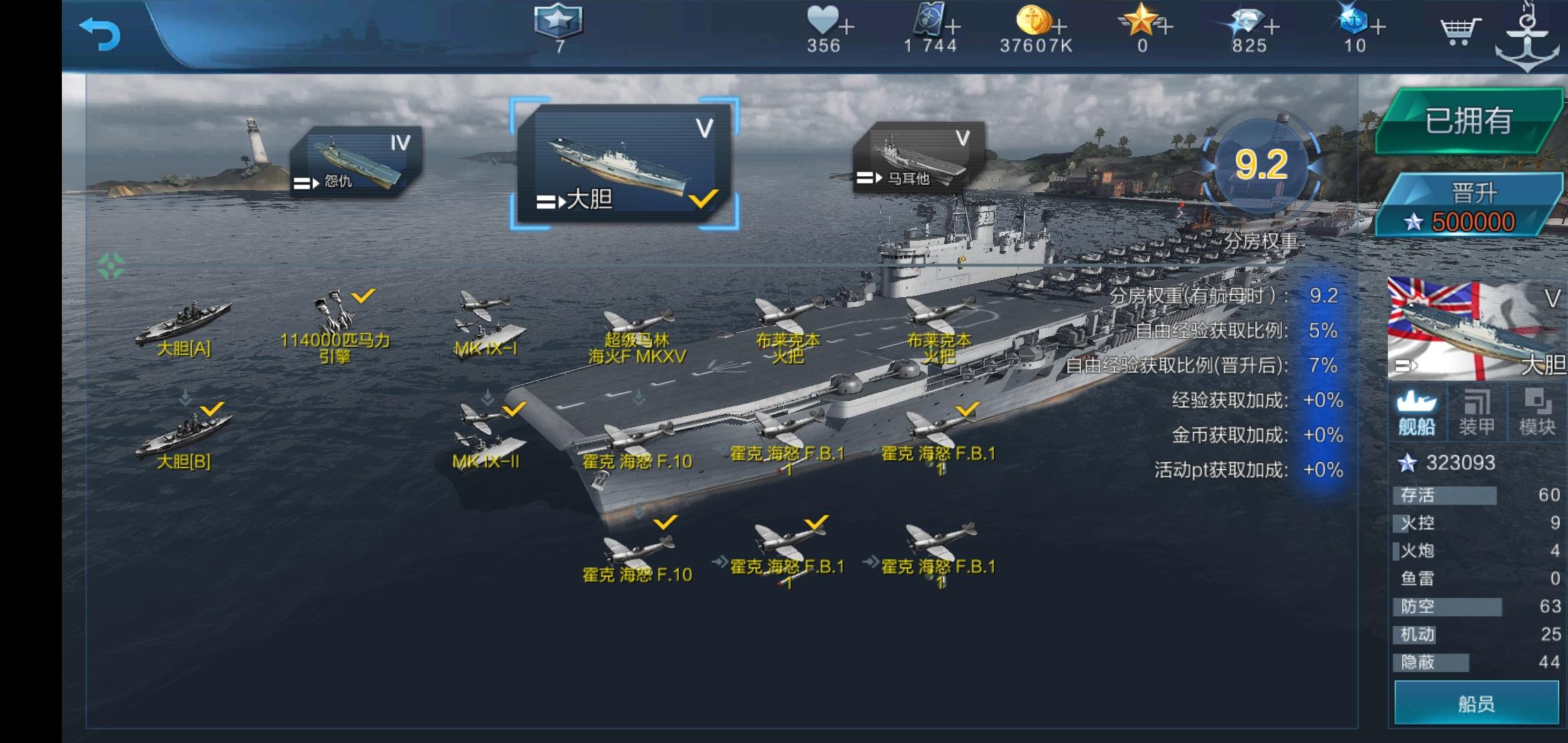Select the 114000匹马力引擎 engine module
Screen dimensions: 1568x743
click(336, 323)
